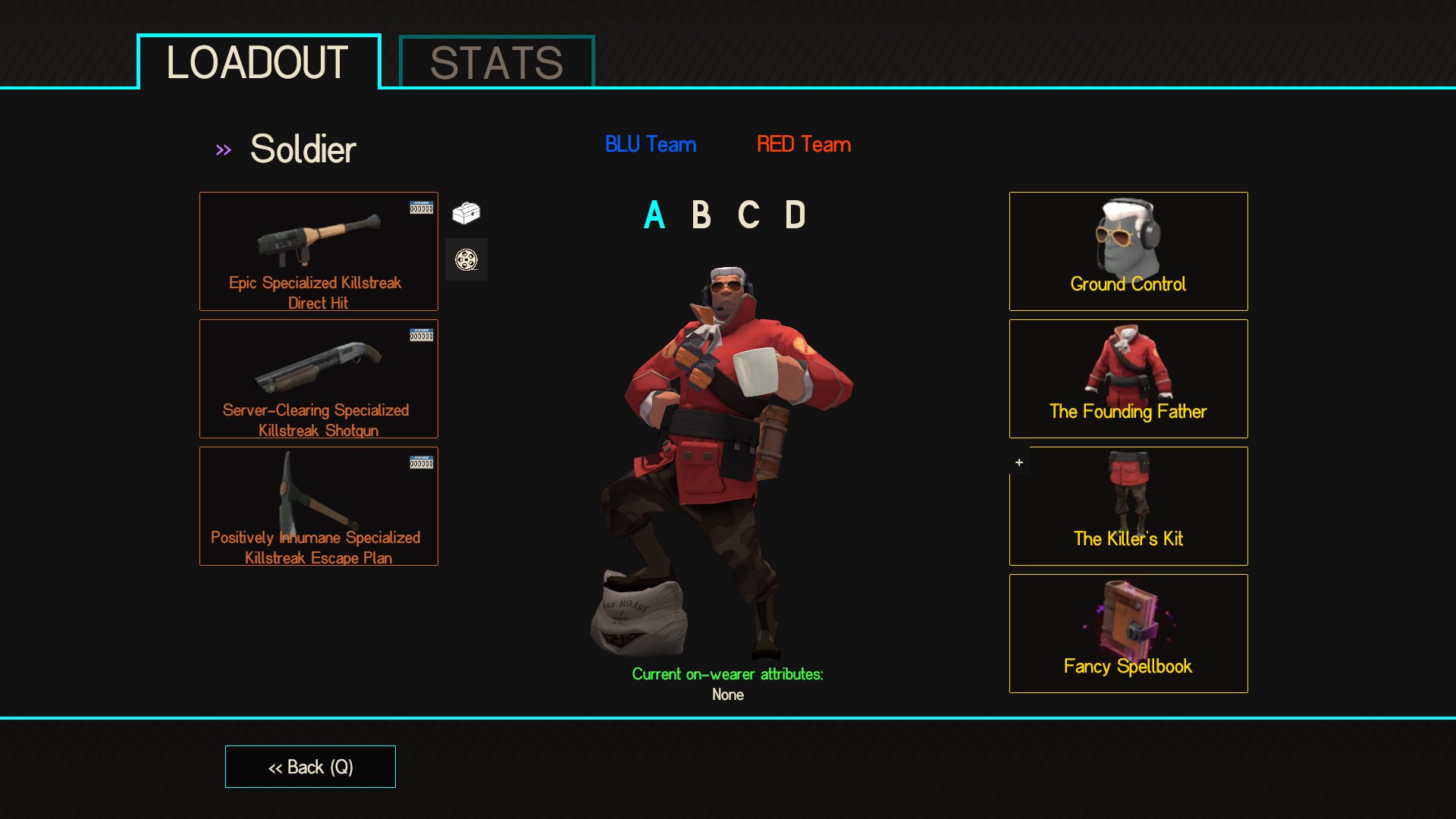Select the BLU Team preview
Viewport: 1456px width, 819px height.
pyautogui.click(x=651, y=144)
